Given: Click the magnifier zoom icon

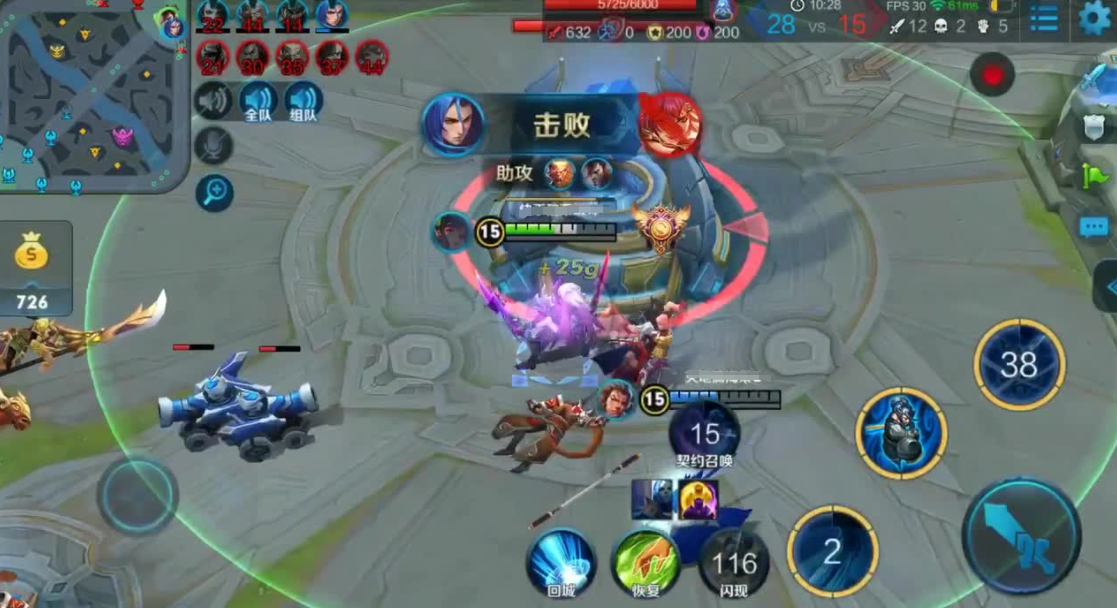Looking at the screenshot, I should click(214, 192).
